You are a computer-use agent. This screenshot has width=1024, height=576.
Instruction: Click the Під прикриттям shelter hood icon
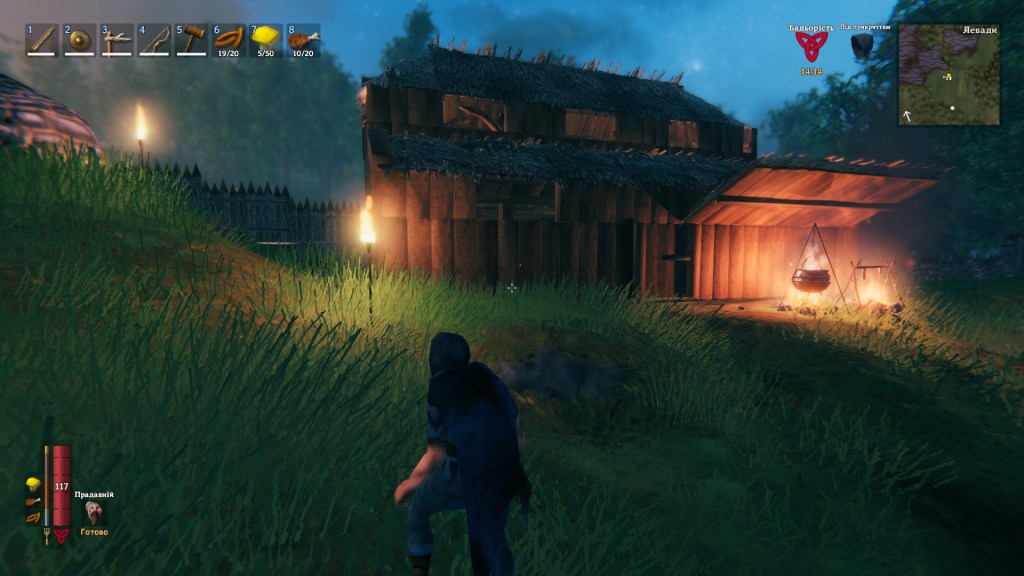(x=861, y=46)
